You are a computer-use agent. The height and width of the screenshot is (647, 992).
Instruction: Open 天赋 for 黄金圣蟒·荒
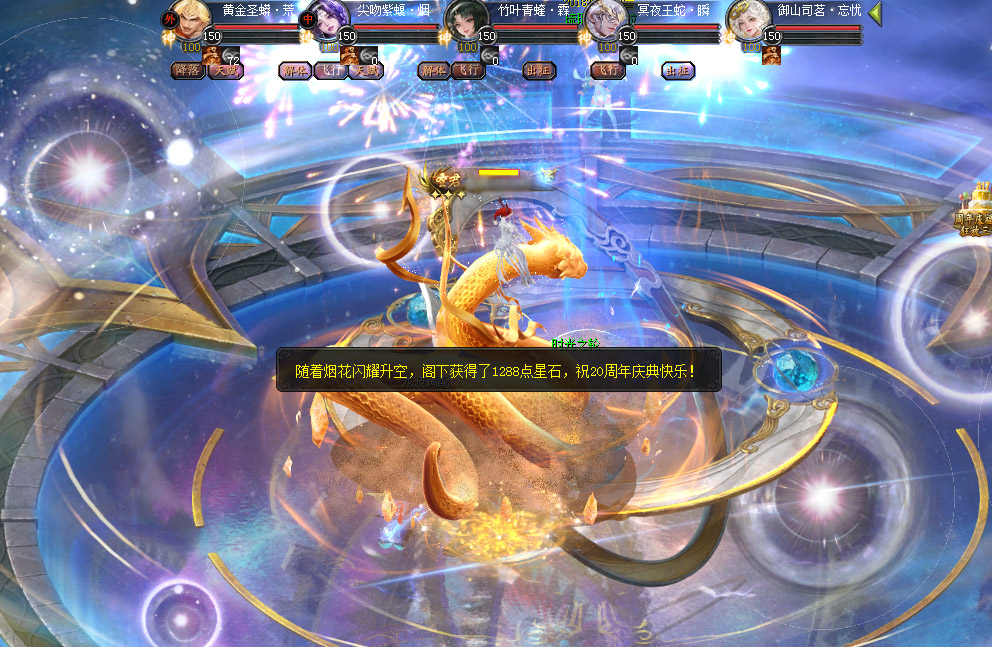point(226,71)
